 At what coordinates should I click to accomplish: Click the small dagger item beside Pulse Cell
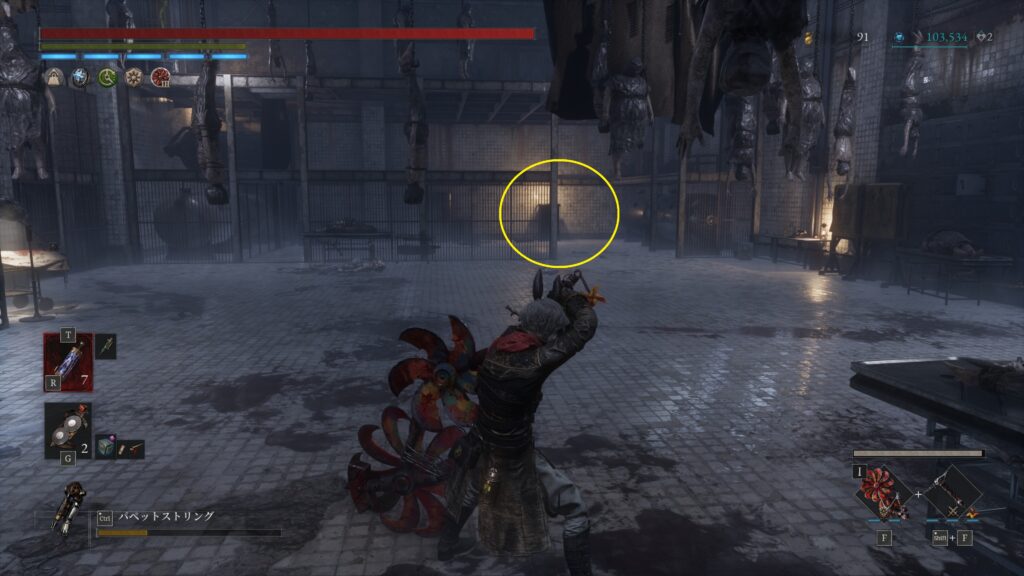pos(106,346)
